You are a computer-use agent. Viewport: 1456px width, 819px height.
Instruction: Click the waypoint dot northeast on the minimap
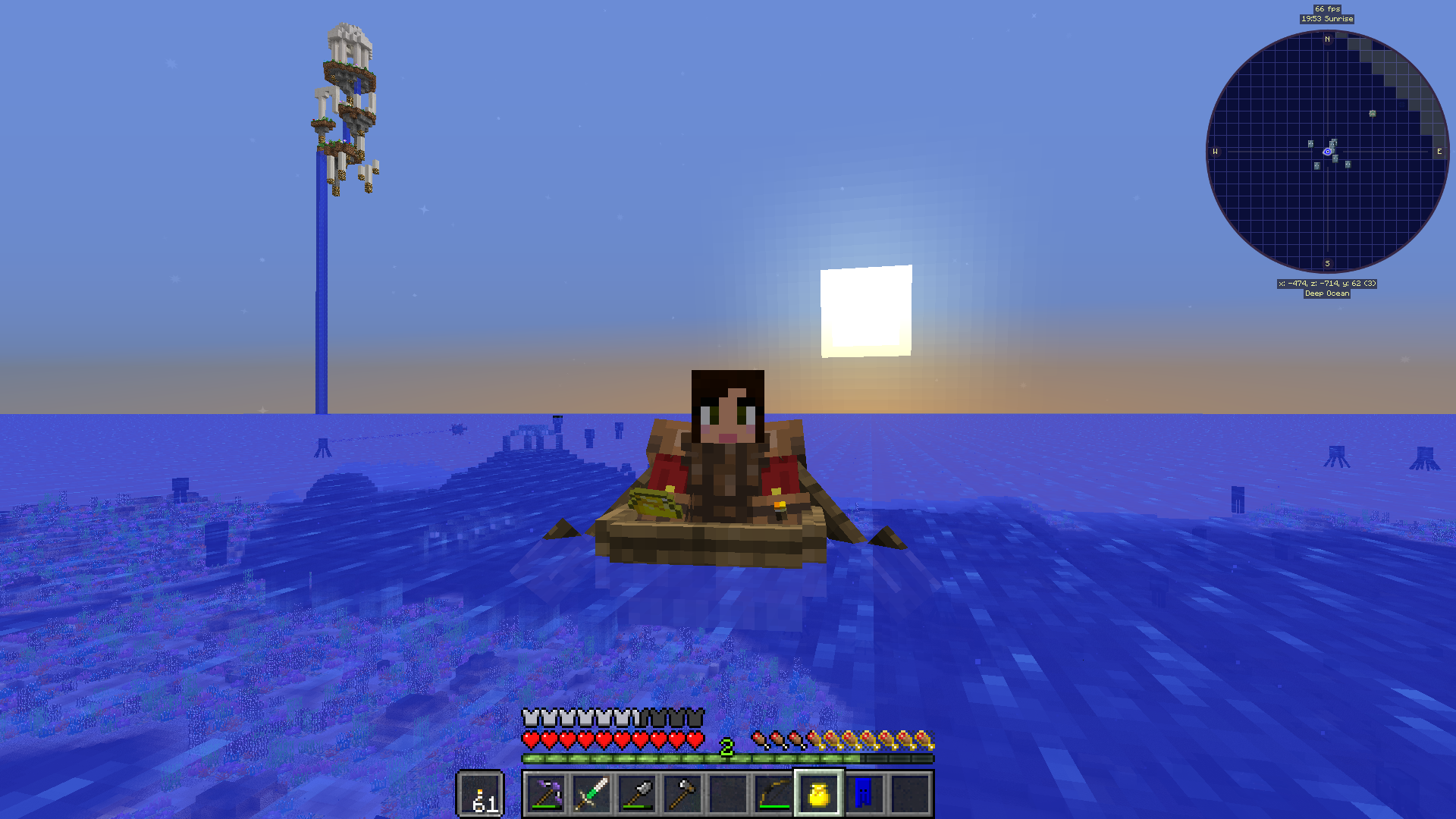1371,115
